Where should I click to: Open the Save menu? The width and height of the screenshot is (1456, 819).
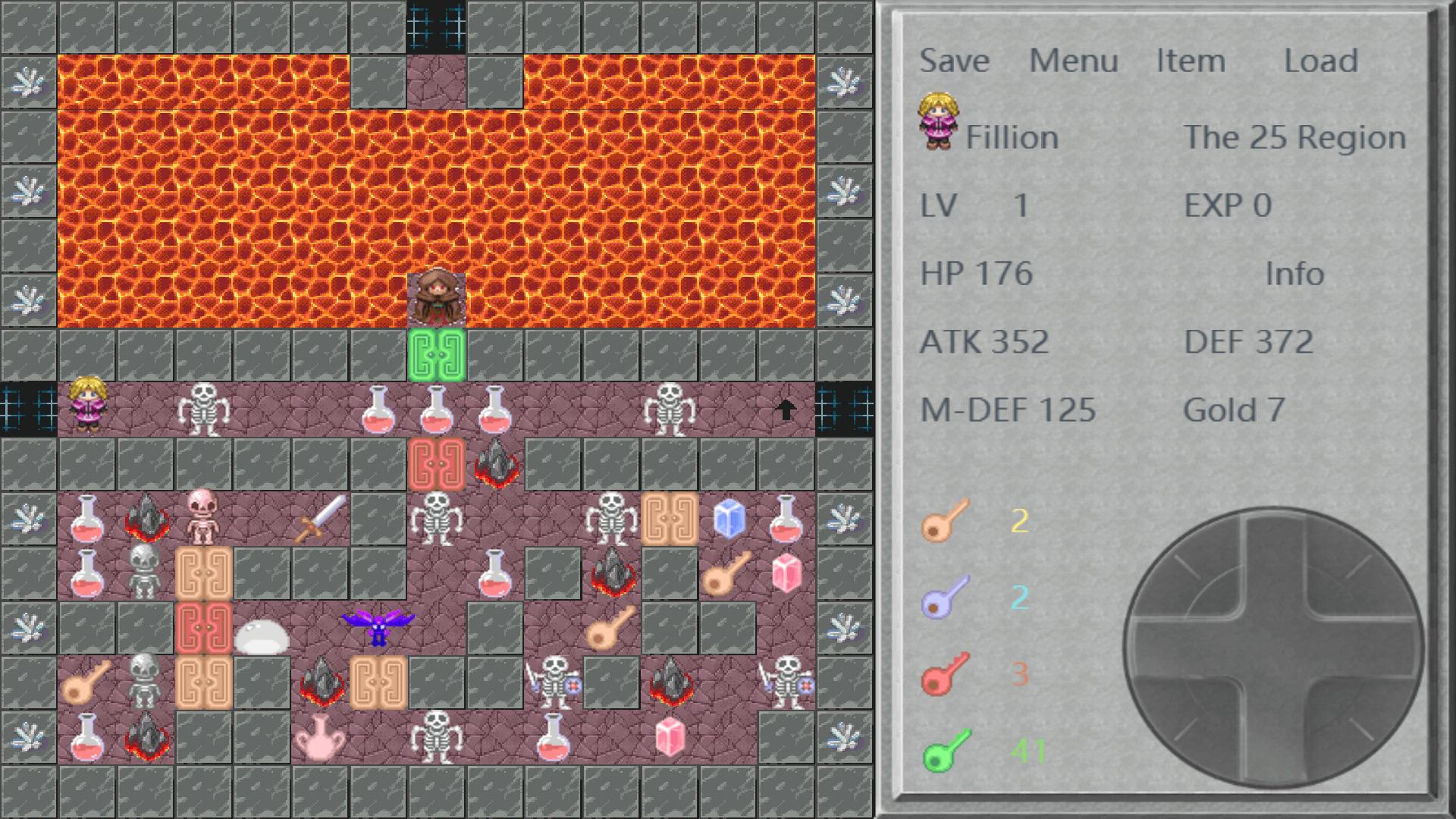[954, 61]
